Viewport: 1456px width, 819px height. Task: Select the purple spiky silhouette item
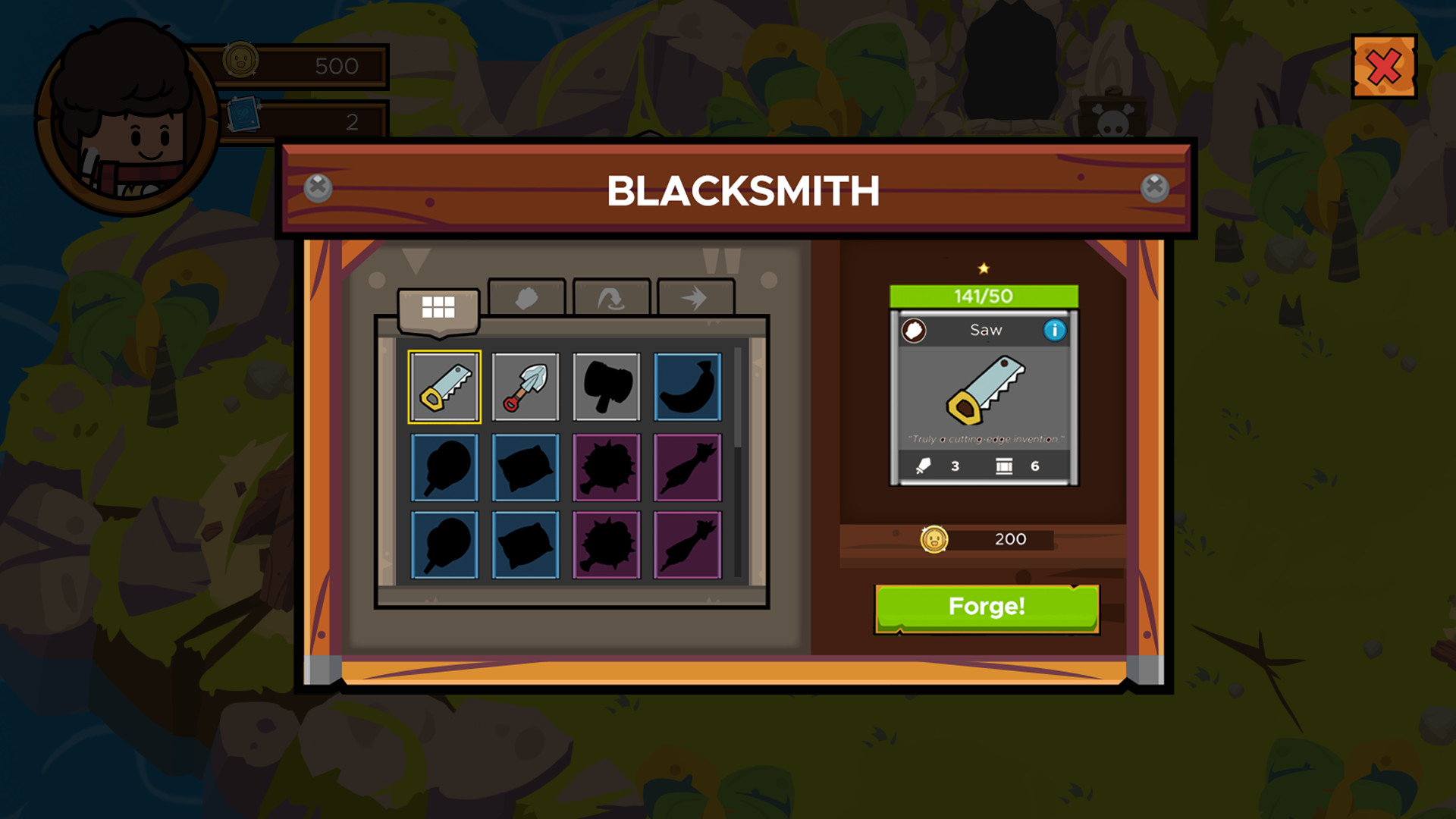click(x=607, y=467)
